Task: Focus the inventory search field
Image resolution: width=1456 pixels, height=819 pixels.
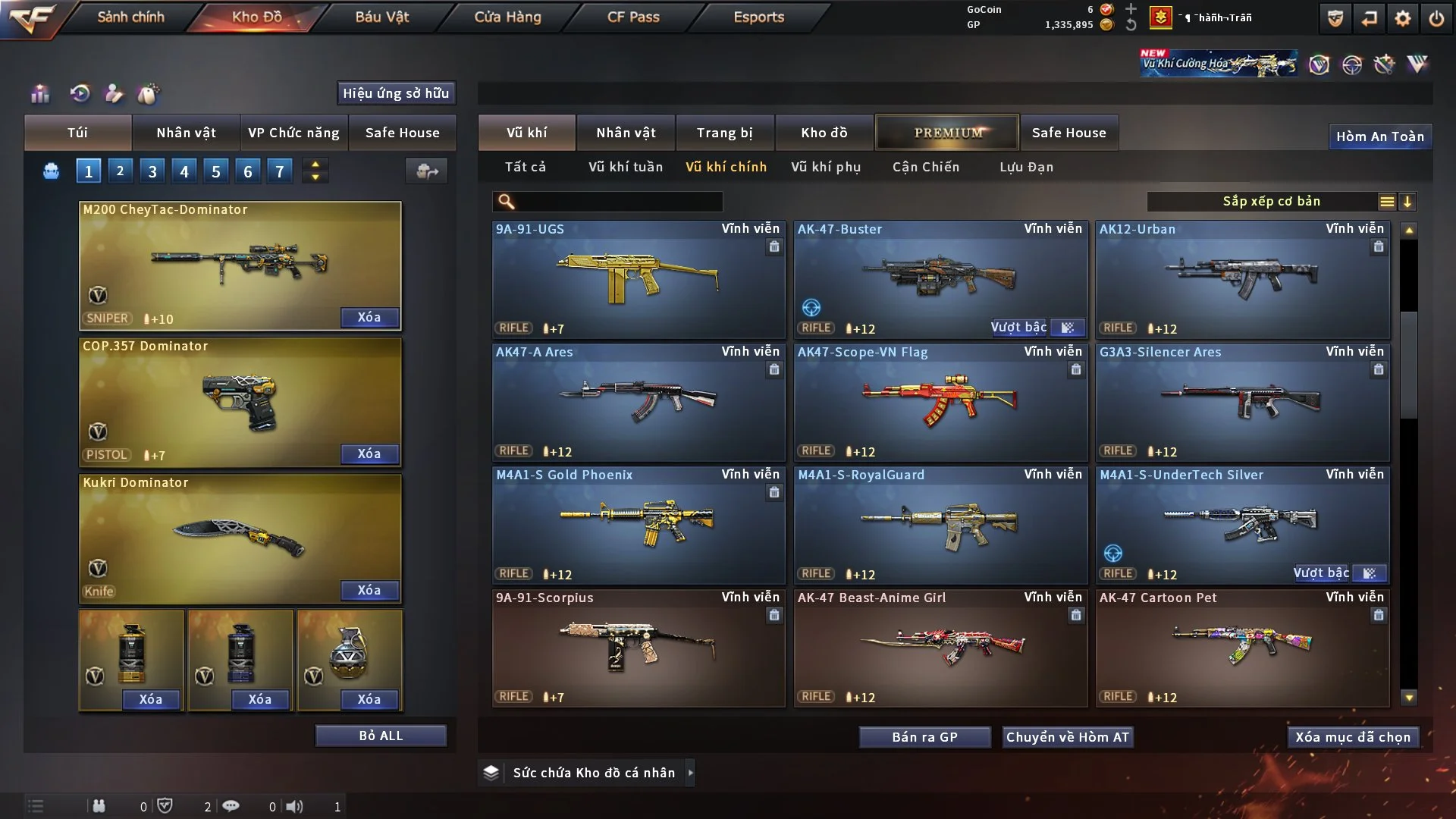Action: click(x=618, y=202)
